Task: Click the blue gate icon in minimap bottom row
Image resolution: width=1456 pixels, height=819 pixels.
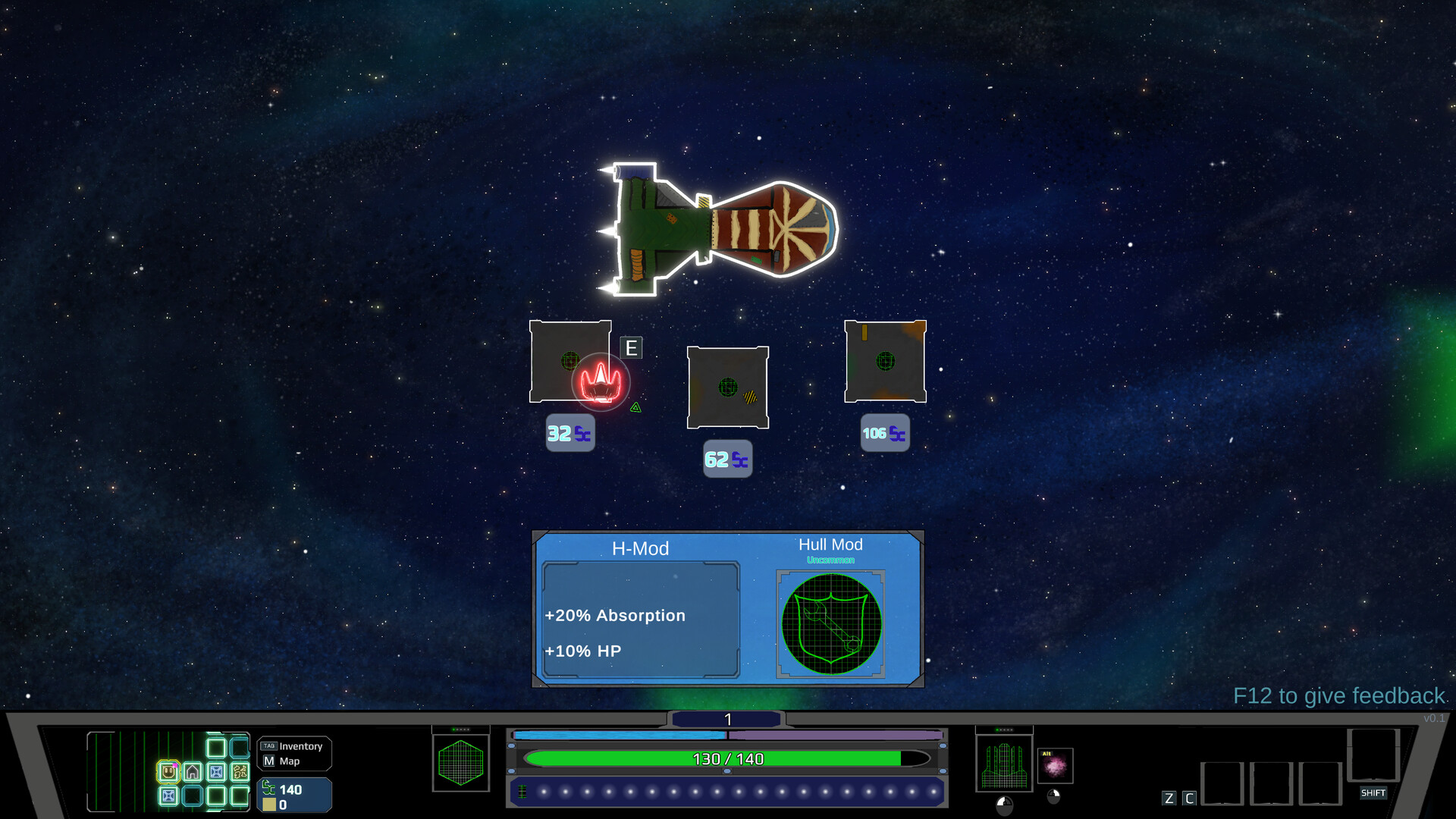Action: point(168,797)
